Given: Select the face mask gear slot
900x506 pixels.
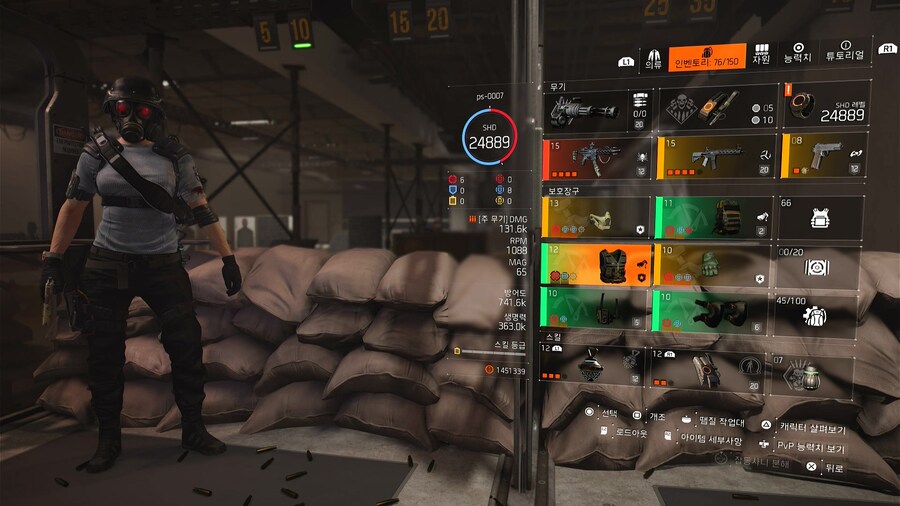Looking at the screenshot, I should point(597,216).
